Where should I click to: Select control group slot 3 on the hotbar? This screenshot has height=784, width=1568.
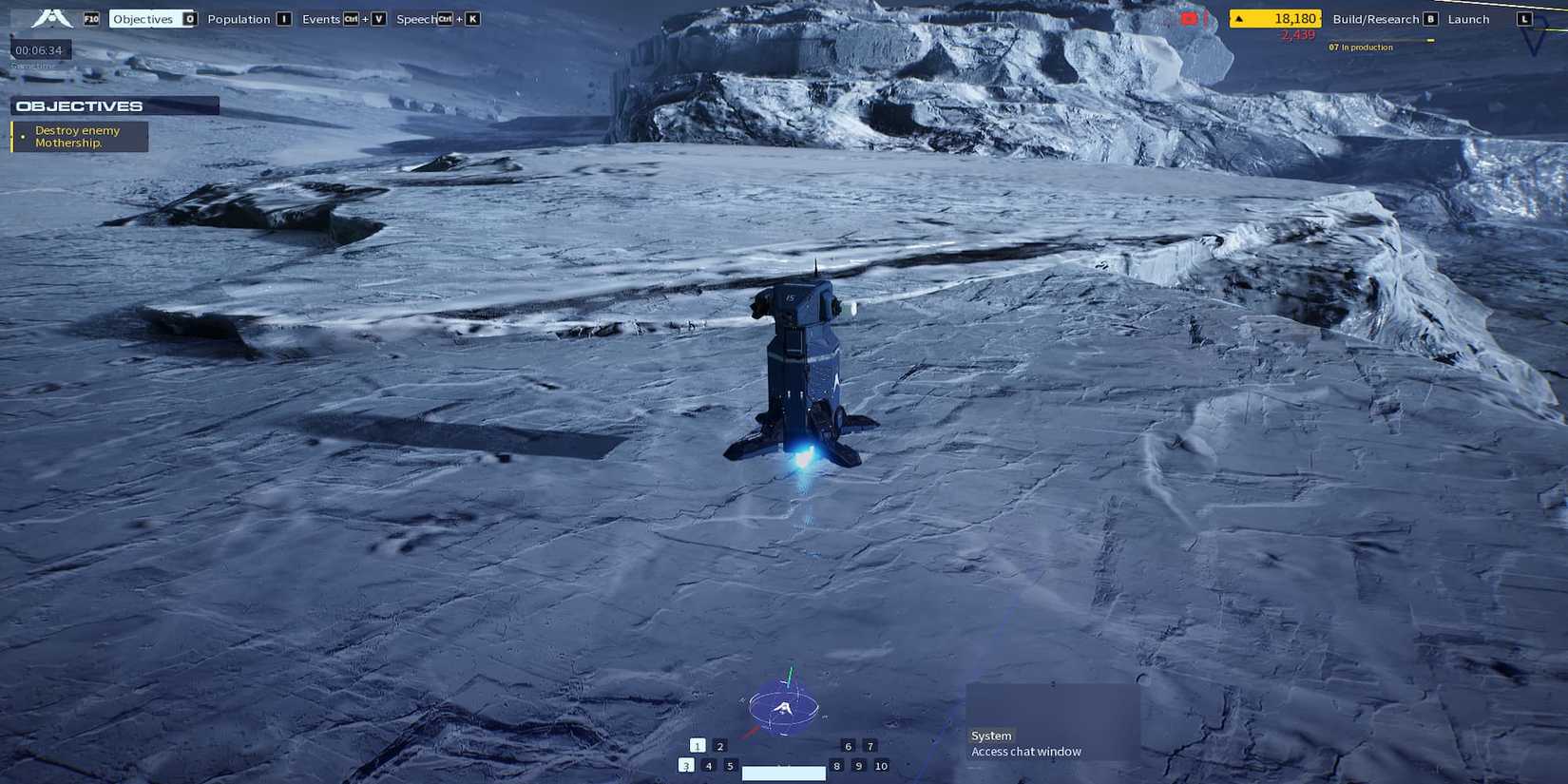[x=686, y=765]
